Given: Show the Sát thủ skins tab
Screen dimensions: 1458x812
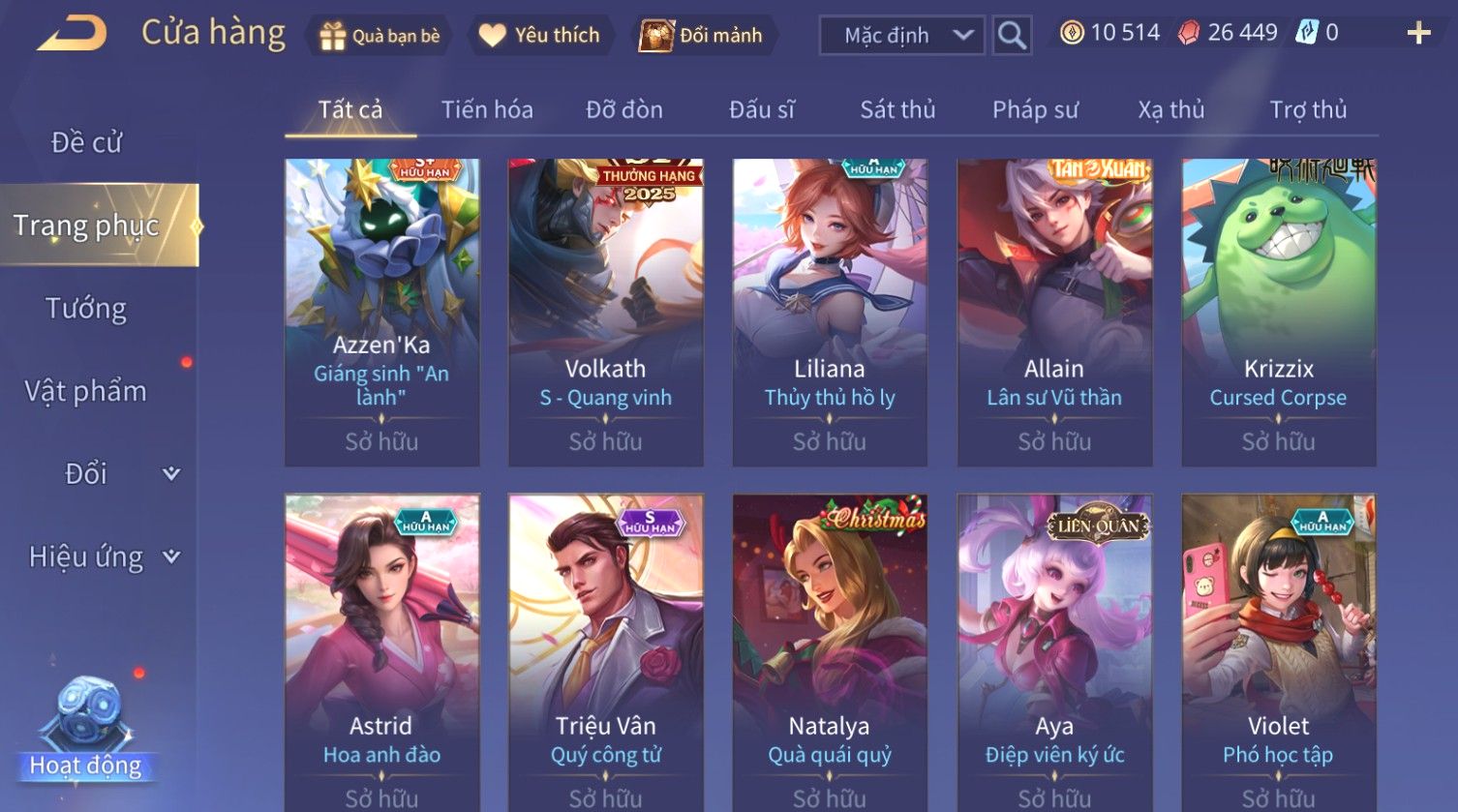Looking at the screenshot, I should (897, 109).
